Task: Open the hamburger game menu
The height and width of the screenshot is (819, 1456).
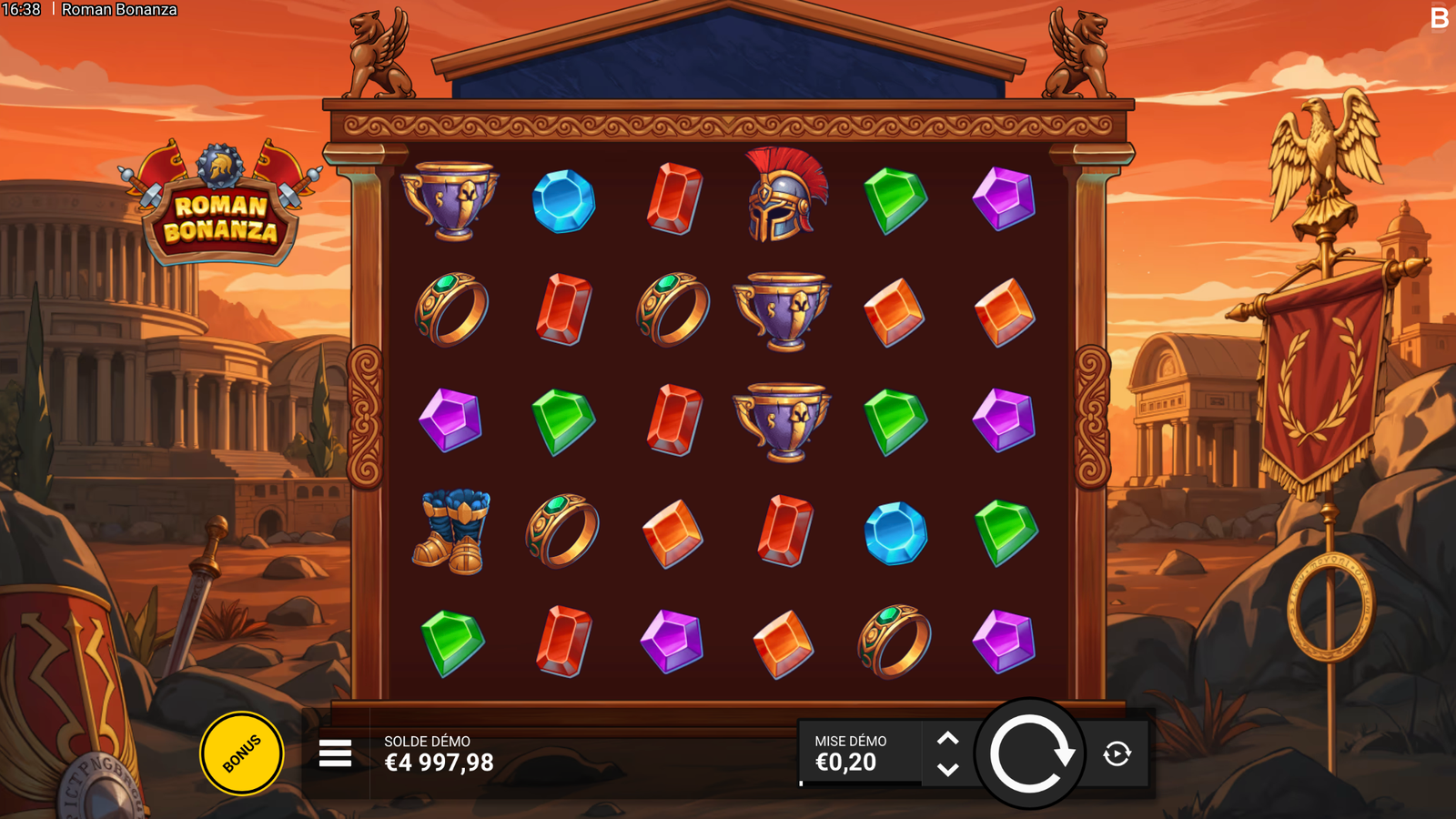Action: [x=335, y=753]
